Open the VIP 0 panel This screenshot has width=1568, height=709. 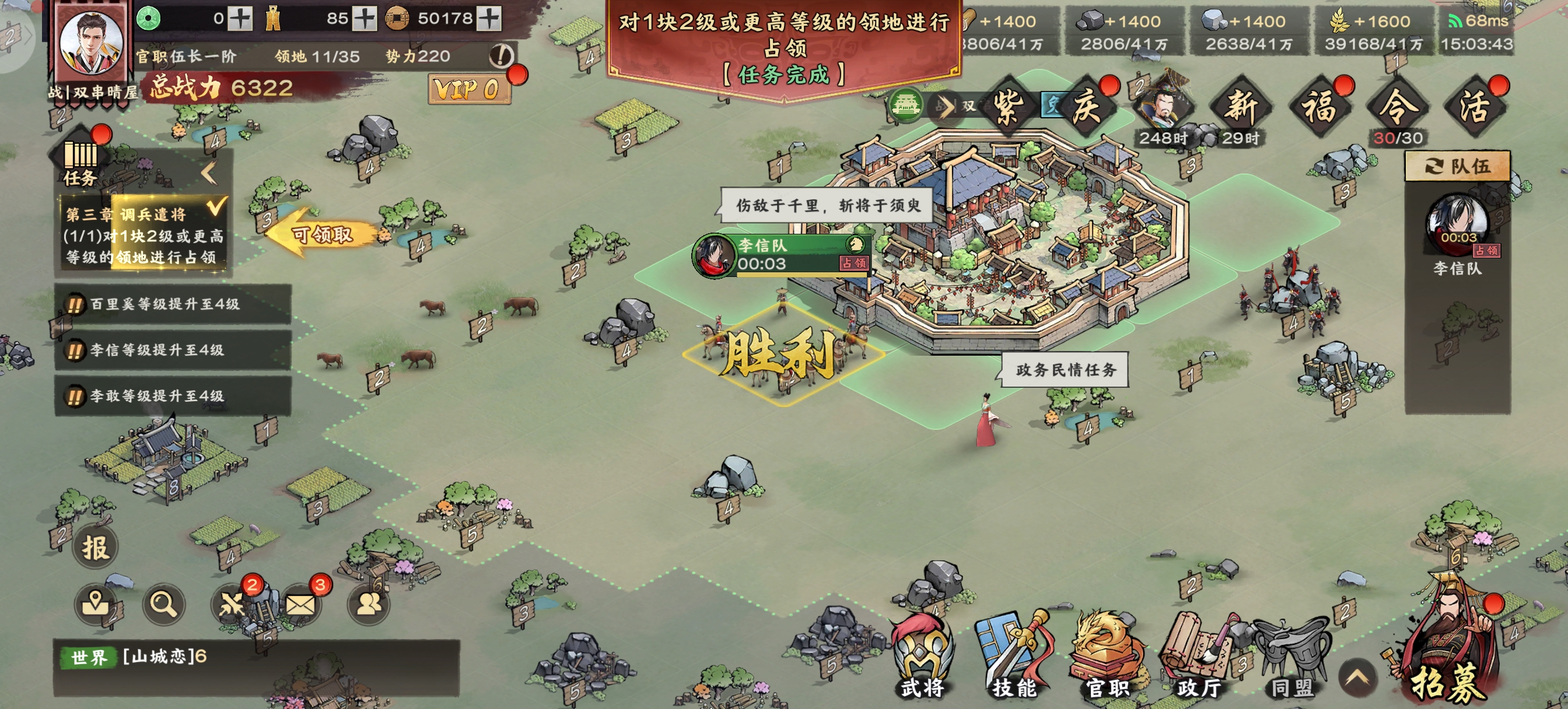click(x=467, y=90)
